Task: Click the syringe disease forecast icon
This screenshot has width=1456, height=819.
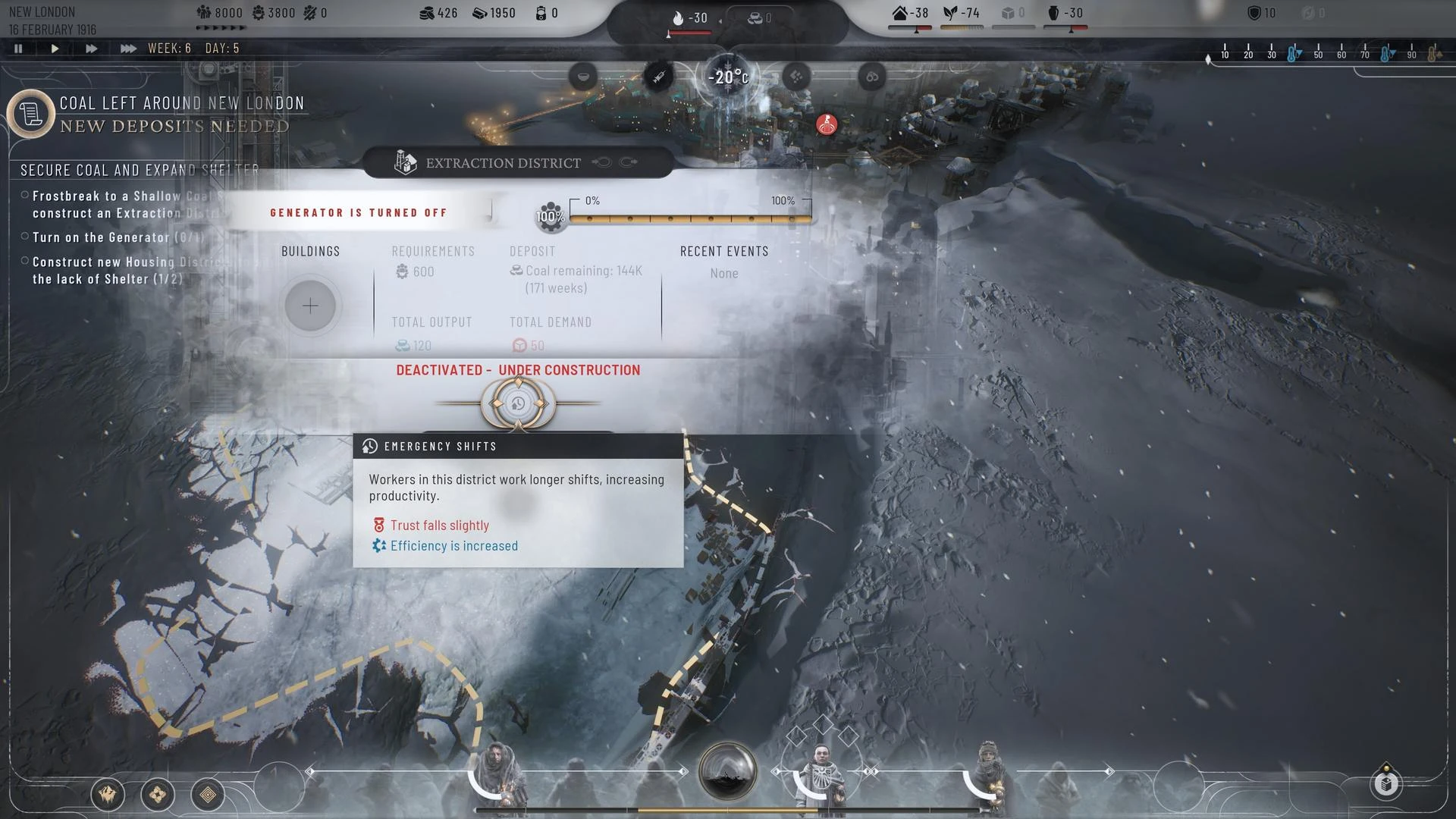Action: [x=658, y=77]
